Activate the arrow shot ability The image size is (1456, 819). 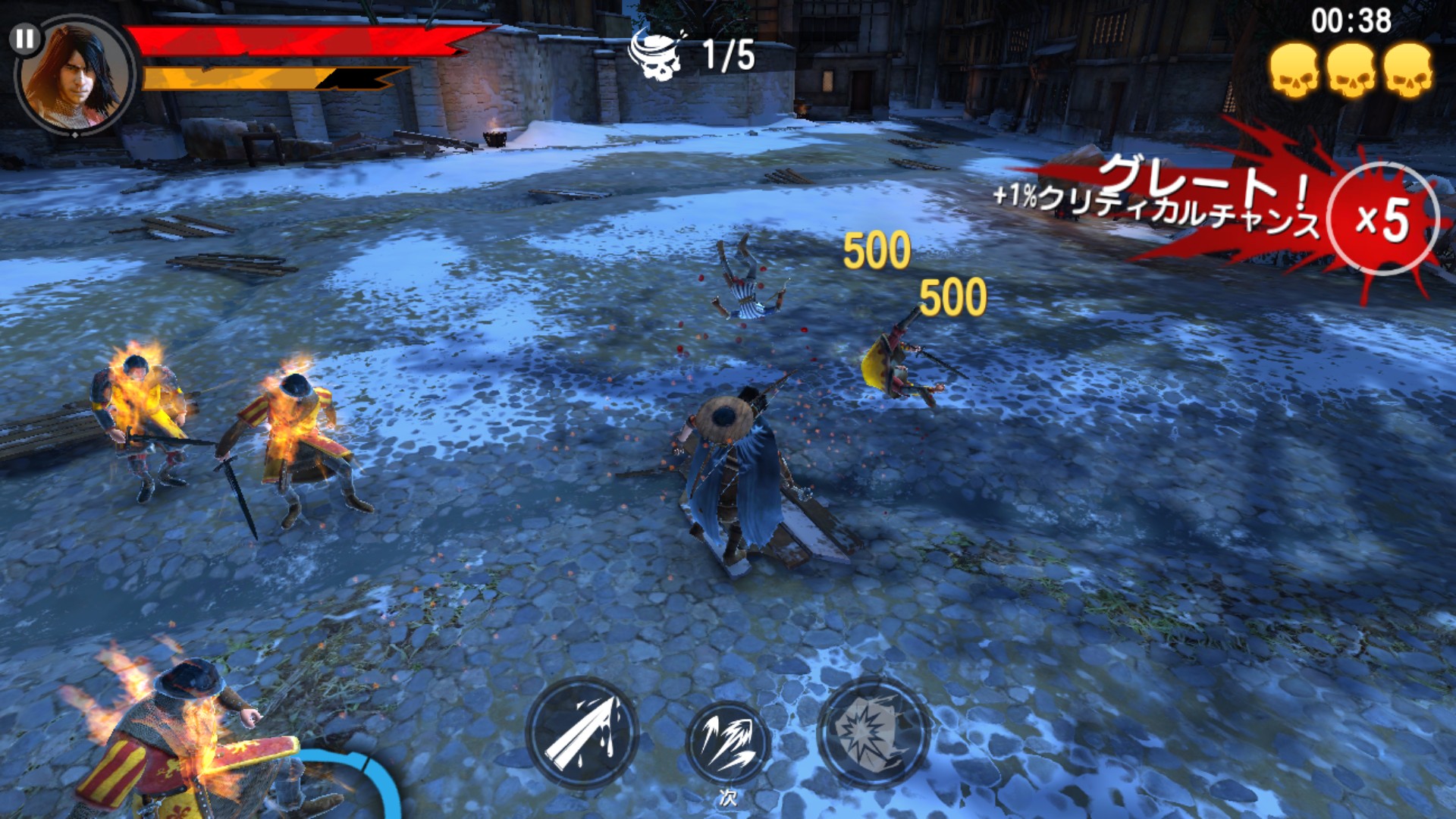tap(582, 733)
